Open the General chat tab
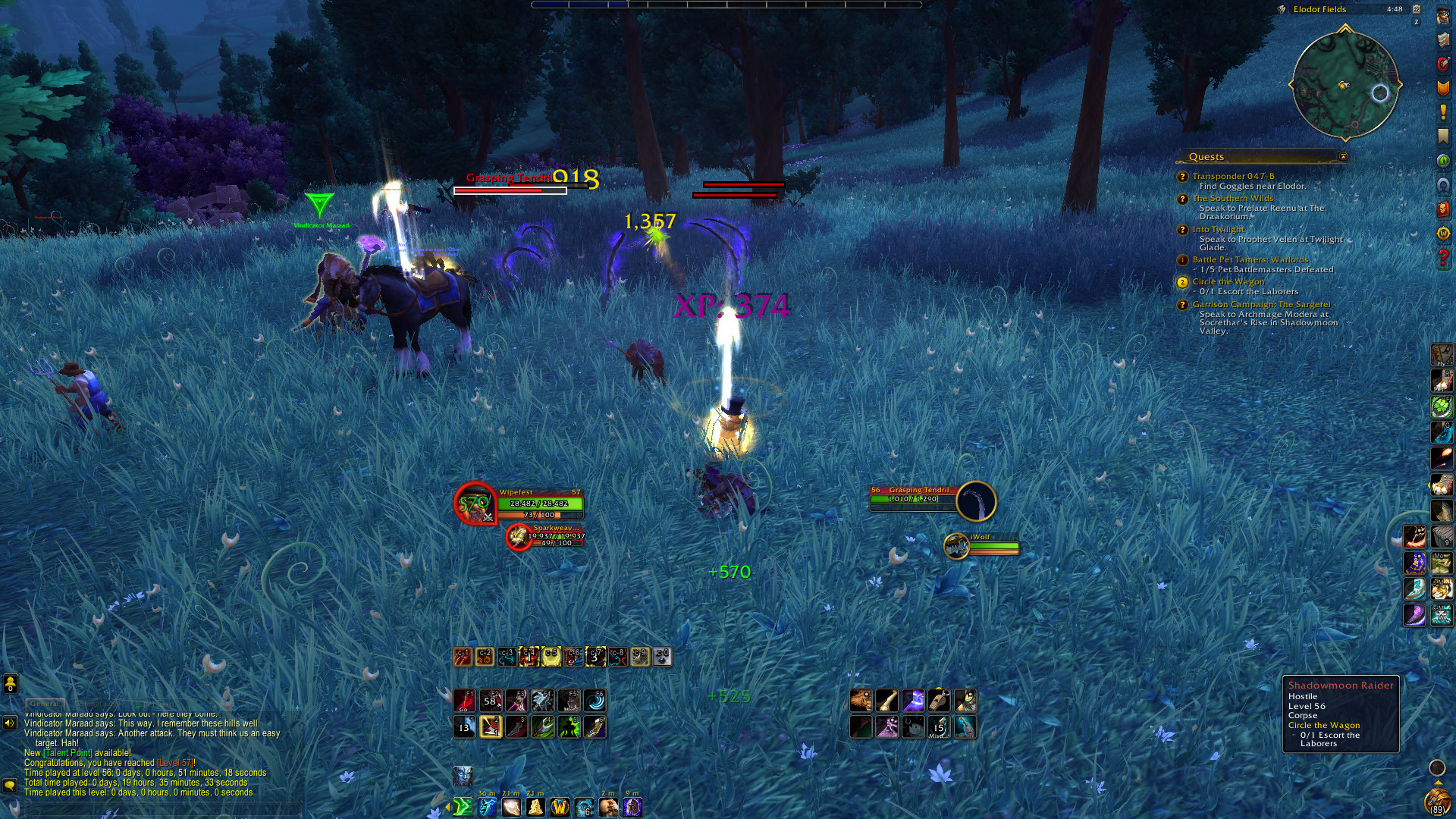Screen dimensions: 1456x819 point(44,704)
